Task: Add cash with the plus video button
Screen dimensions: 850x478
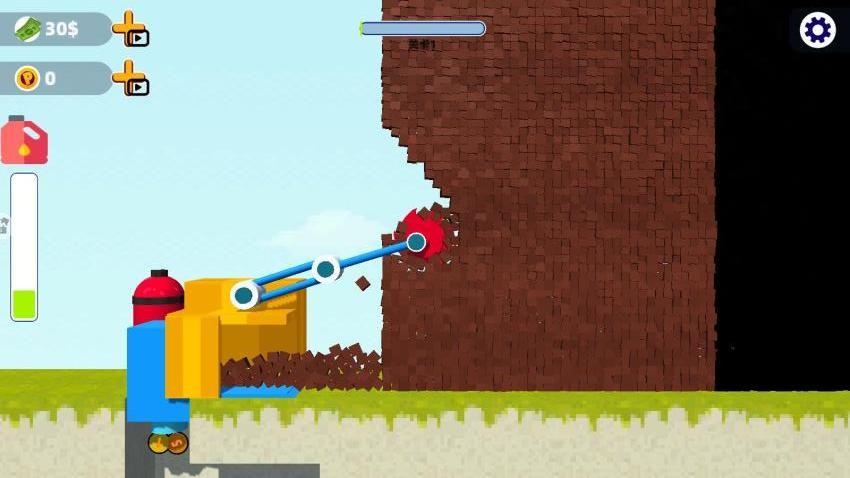Action: coord(129,29)
